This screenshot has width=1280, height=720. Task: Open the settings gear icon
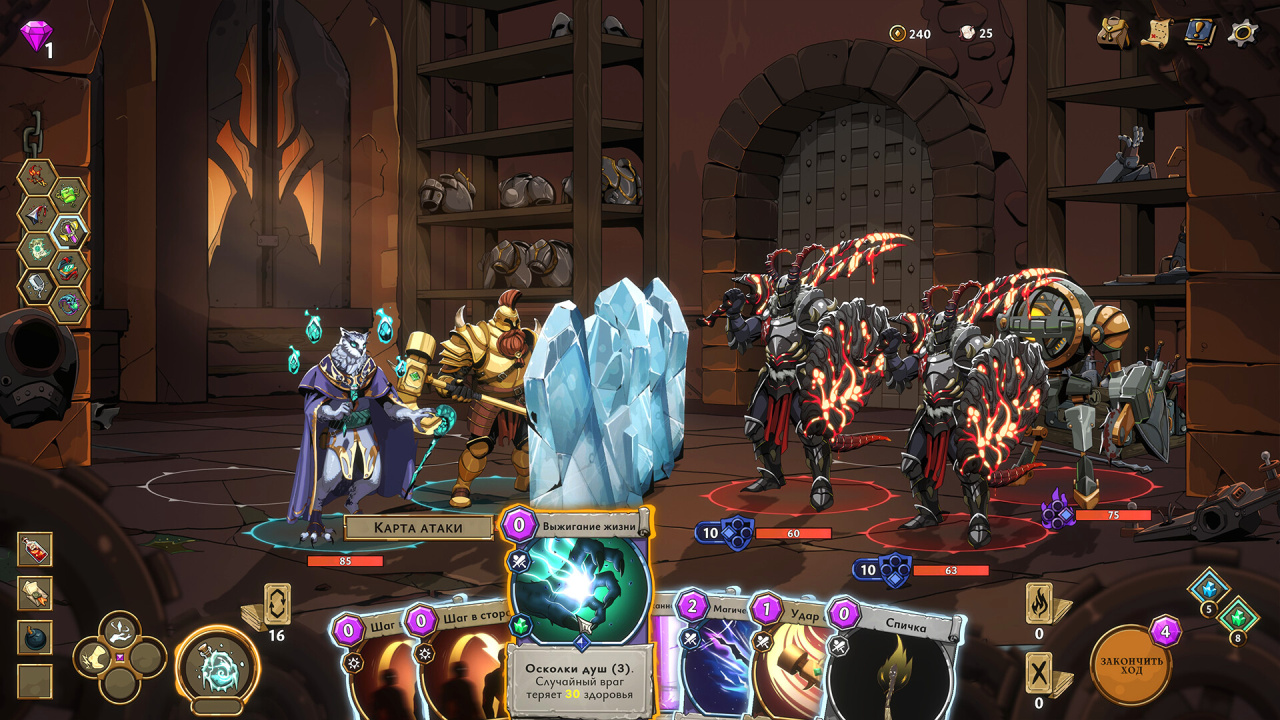point(1243,33)
